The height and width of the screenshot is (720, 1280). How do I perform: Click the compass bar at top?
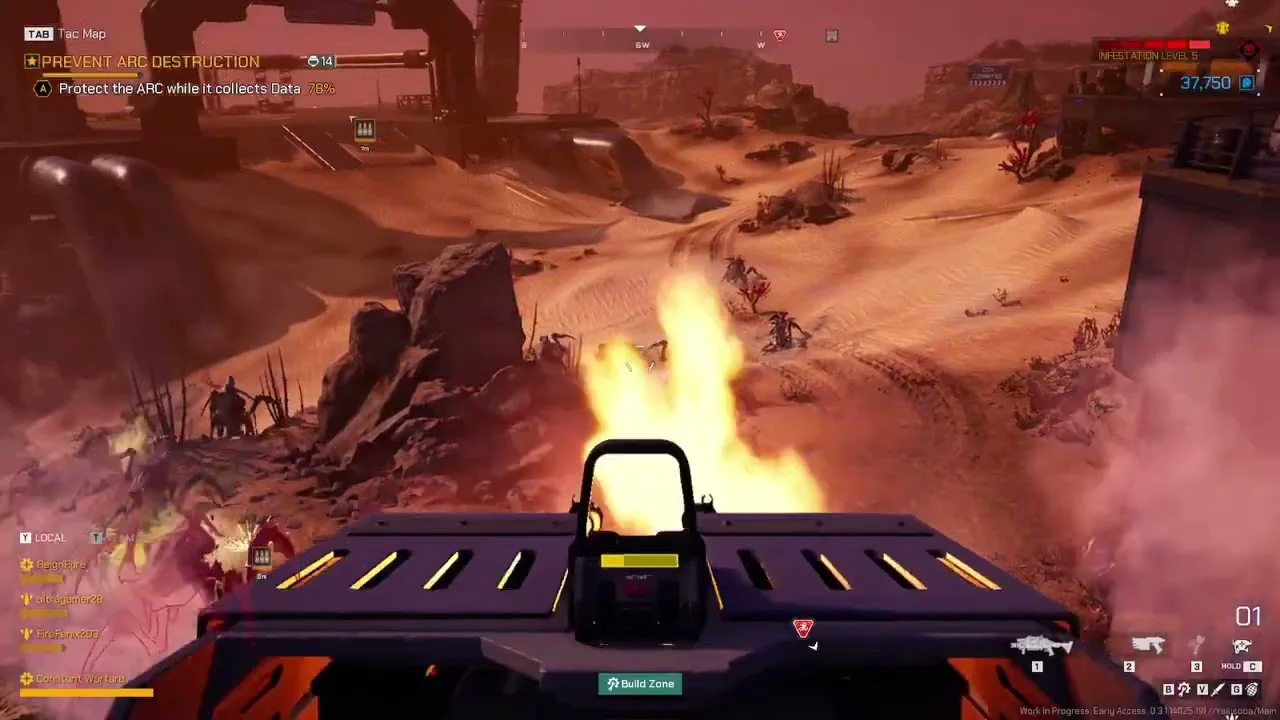(642, 42)
